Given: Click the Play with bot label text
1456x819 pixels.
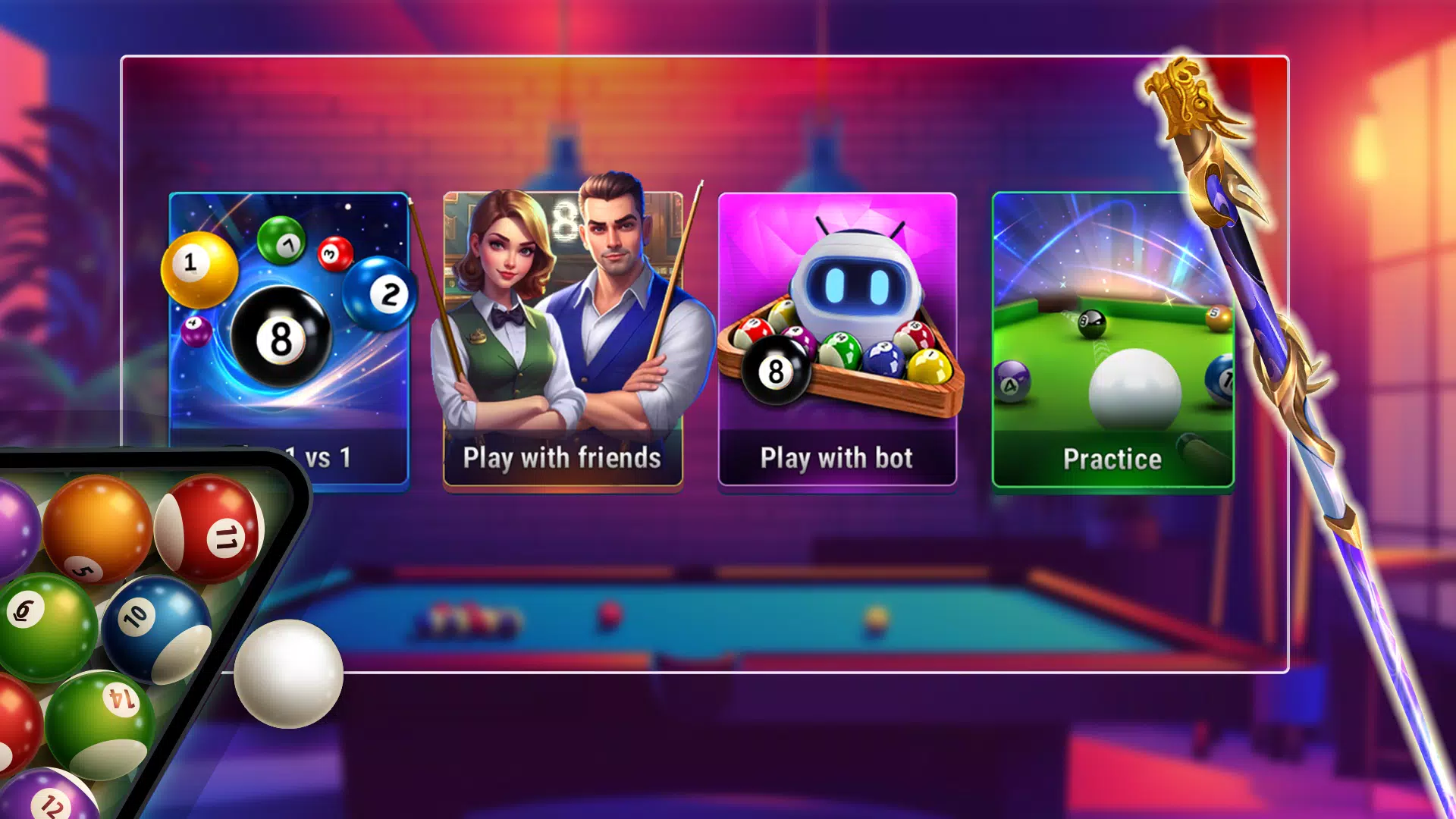Looking at the screenshot, I should [836, 457].
